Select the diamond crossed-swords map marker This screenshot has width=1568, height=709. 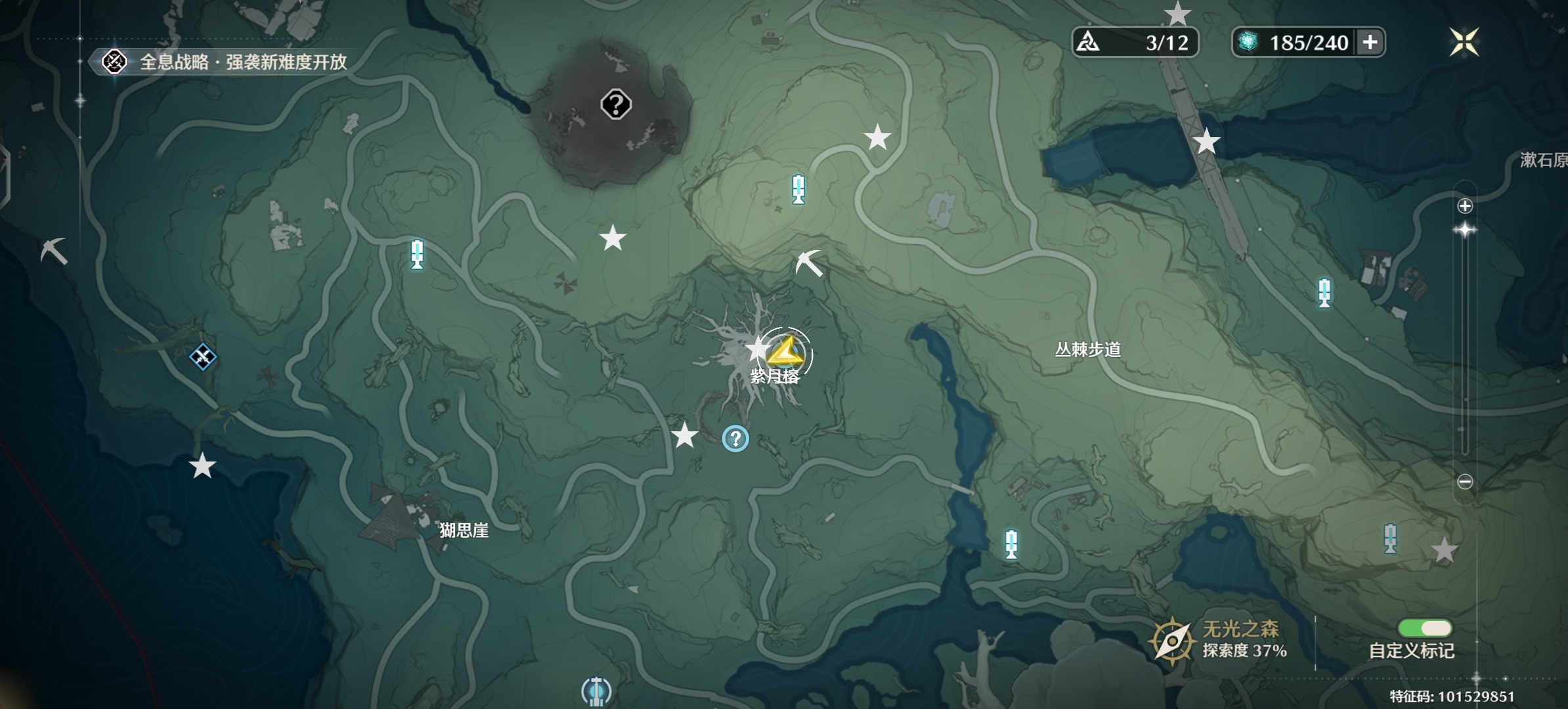[x=203, y=357]
